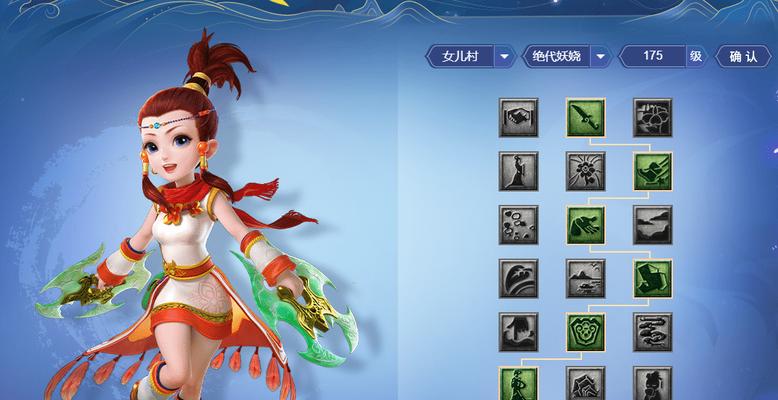Choose the gray swirling clouds skill icon
Image resolution: width=778 pixels, height=400 pixels.
(652, 333)
